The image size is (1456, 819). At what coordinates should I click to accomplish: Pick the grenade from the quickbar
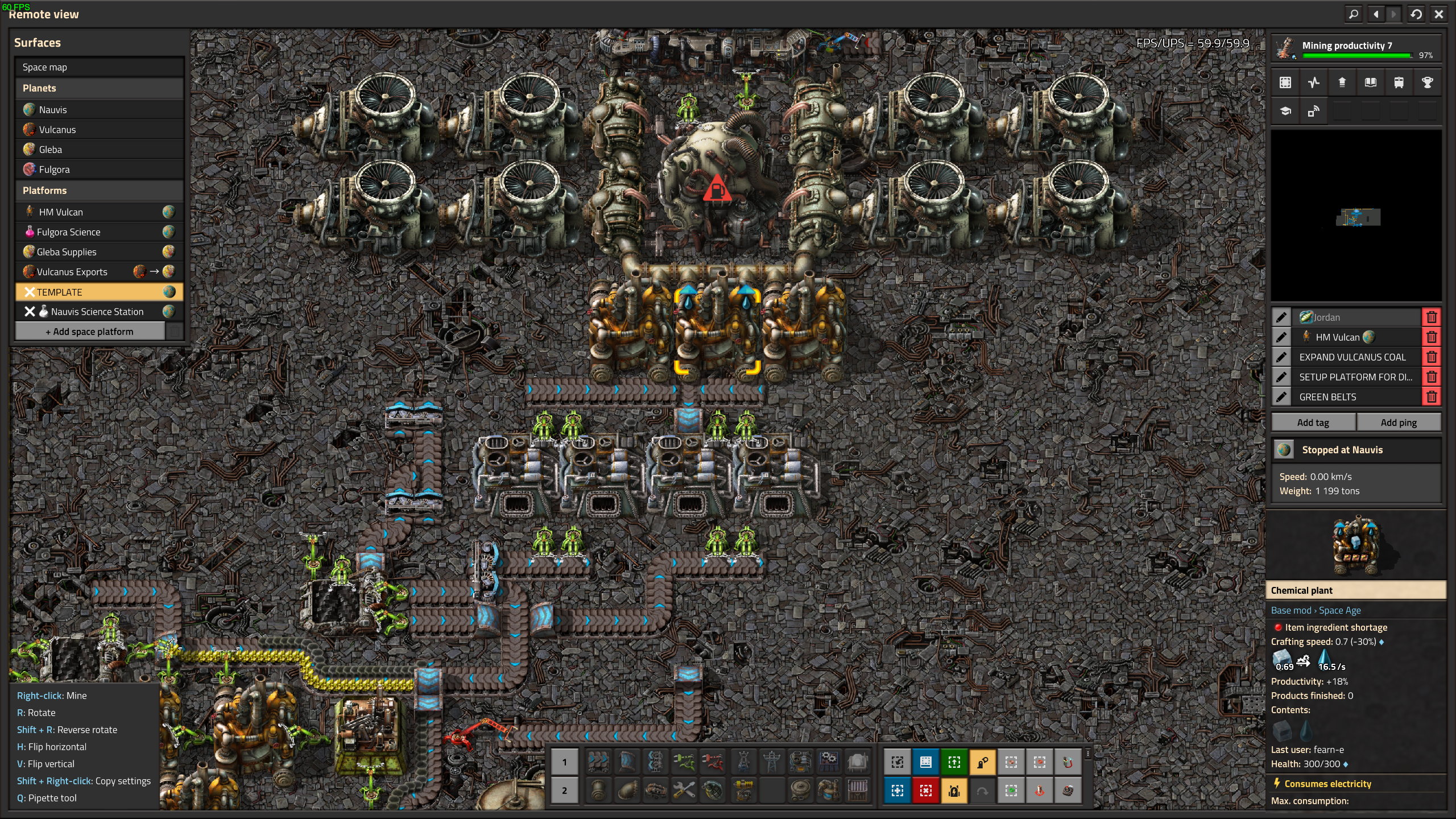[x=713, y=790]
